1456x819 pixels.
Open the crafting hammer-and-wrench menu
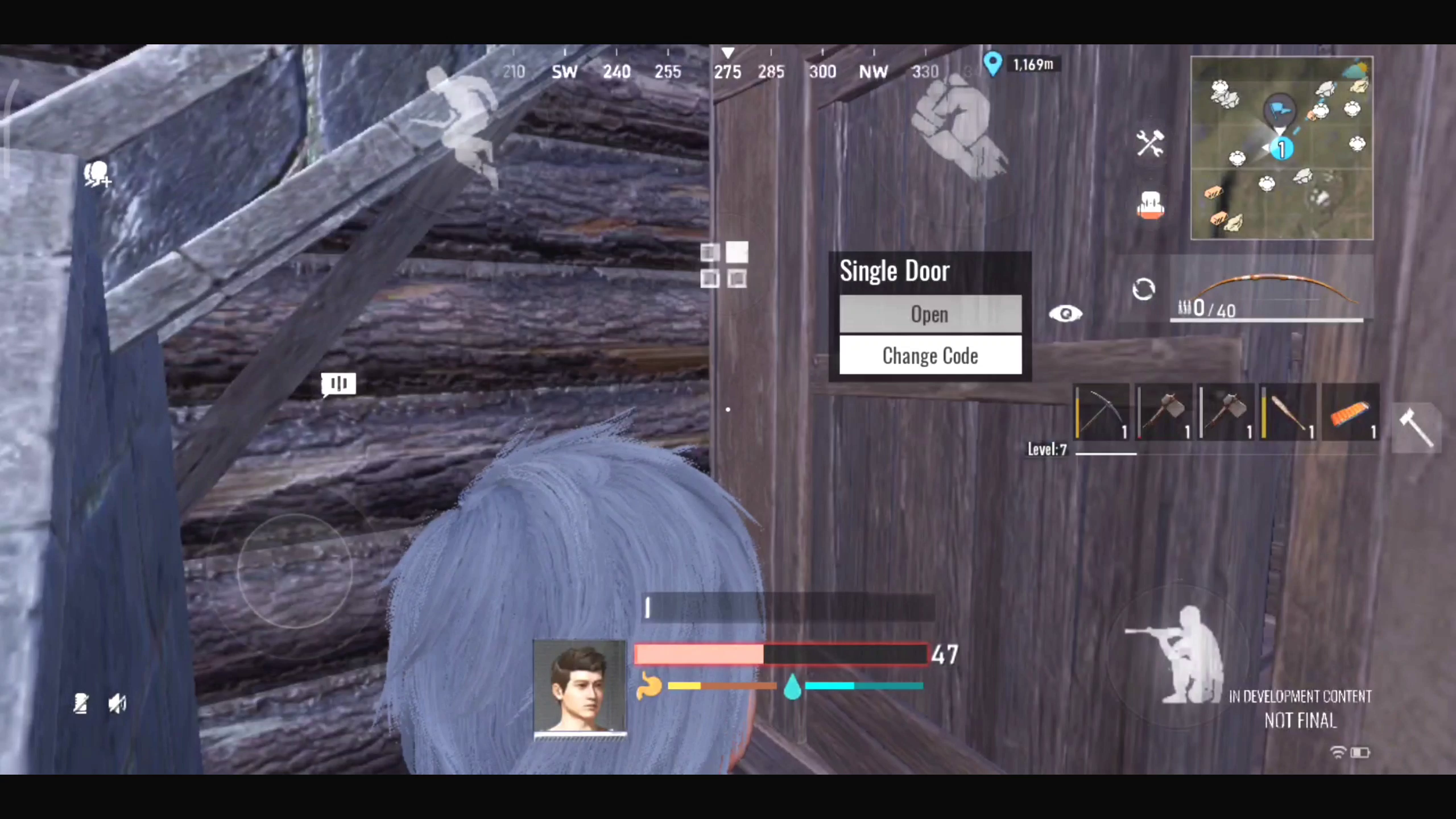tap(1150, 144)
